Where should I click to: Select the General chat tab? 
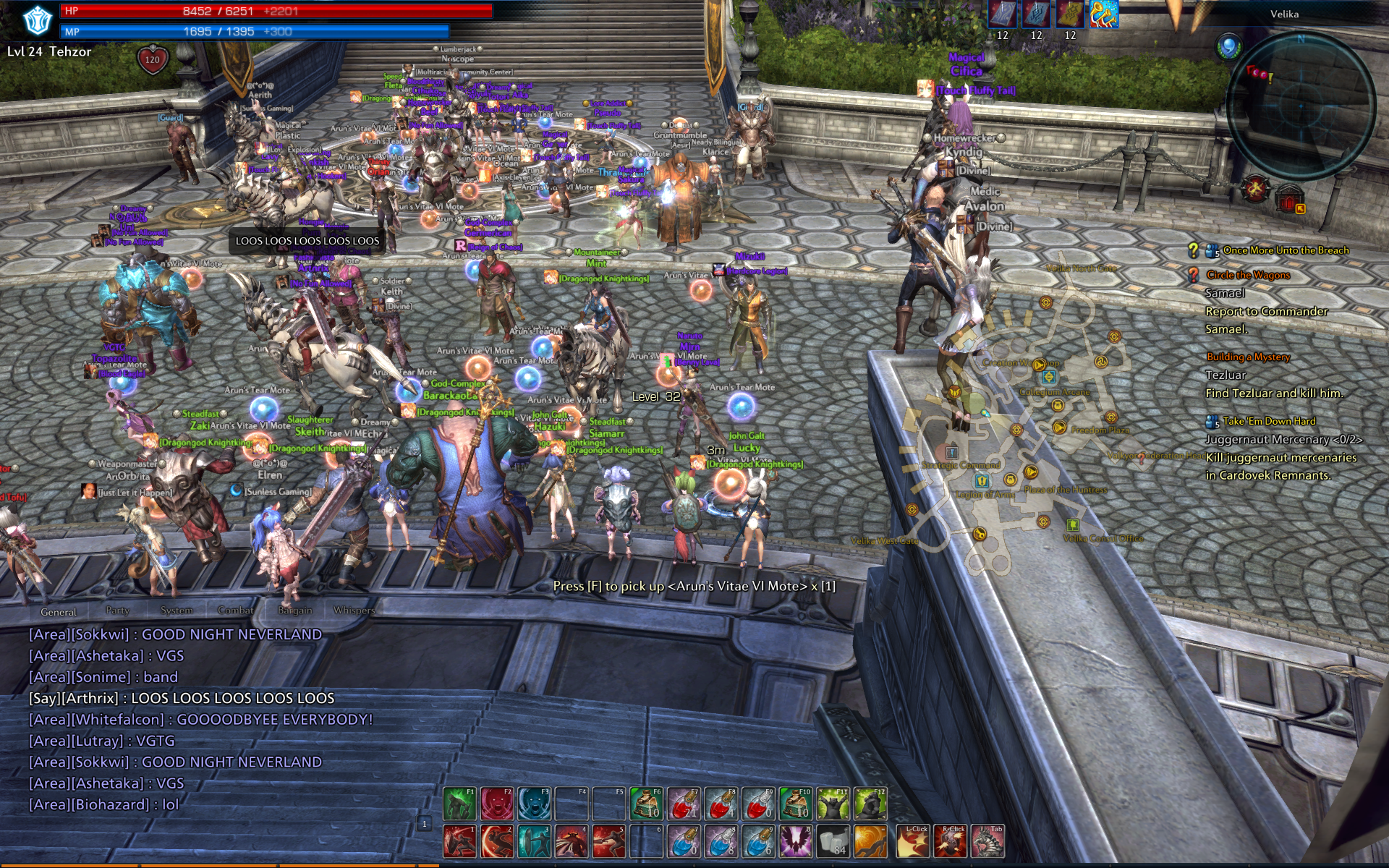tap(59, 612)
